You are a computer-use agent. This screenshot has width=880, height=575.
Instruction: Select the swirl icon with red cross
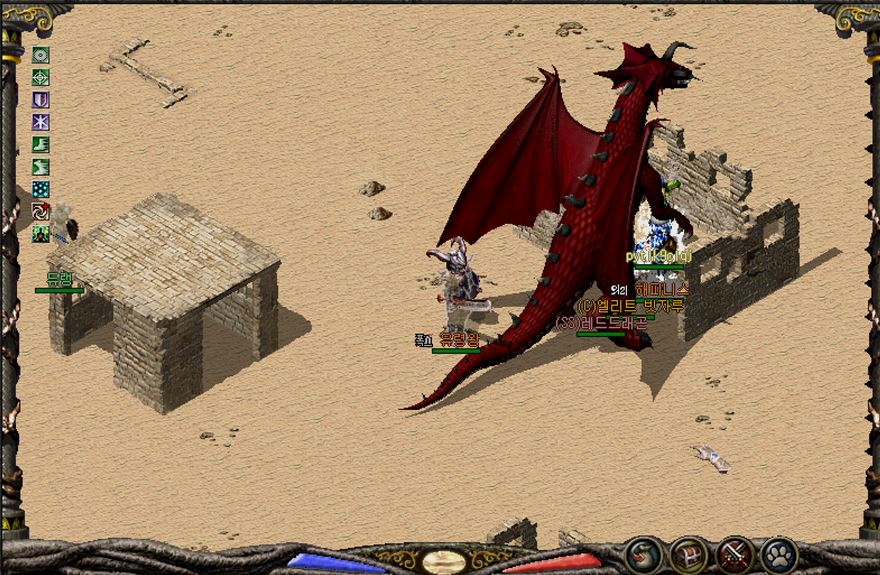coord(41,211)
